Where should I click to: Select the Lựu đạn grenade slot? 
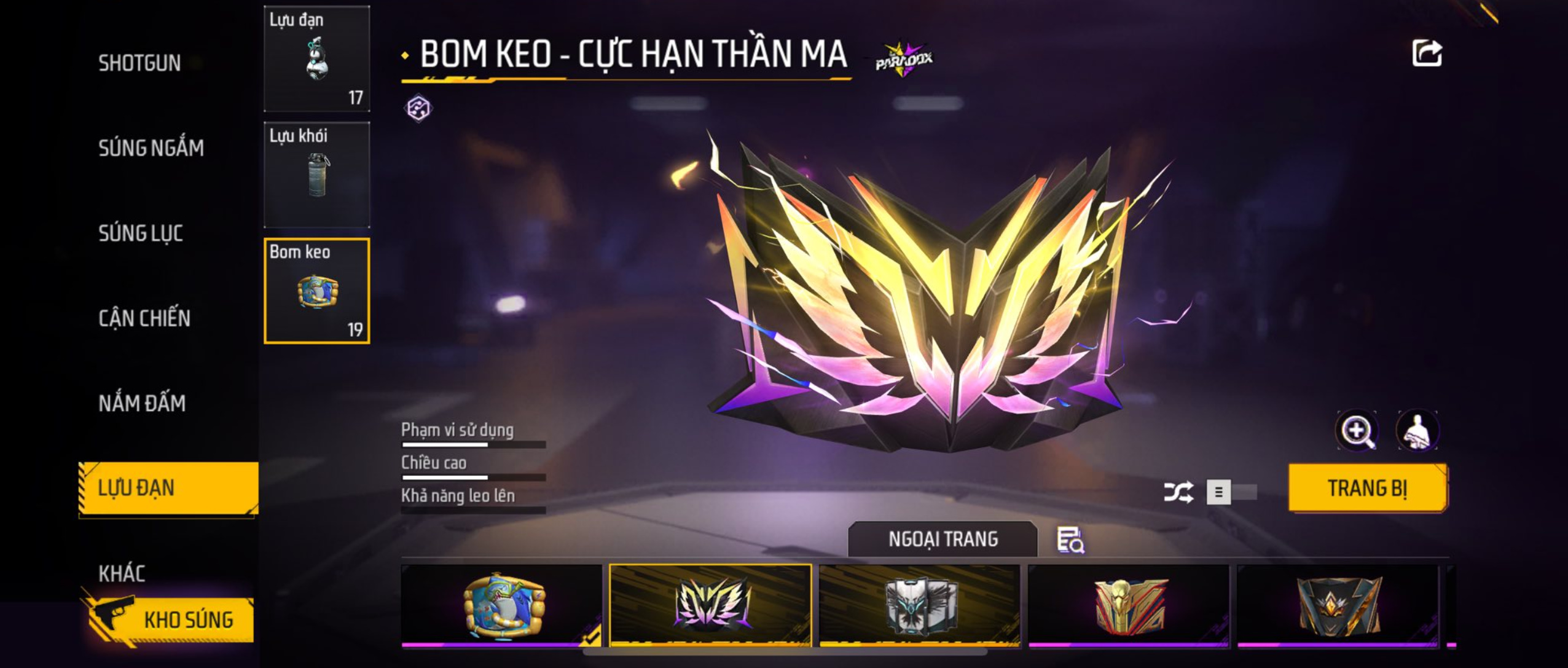tap(316, 59)
